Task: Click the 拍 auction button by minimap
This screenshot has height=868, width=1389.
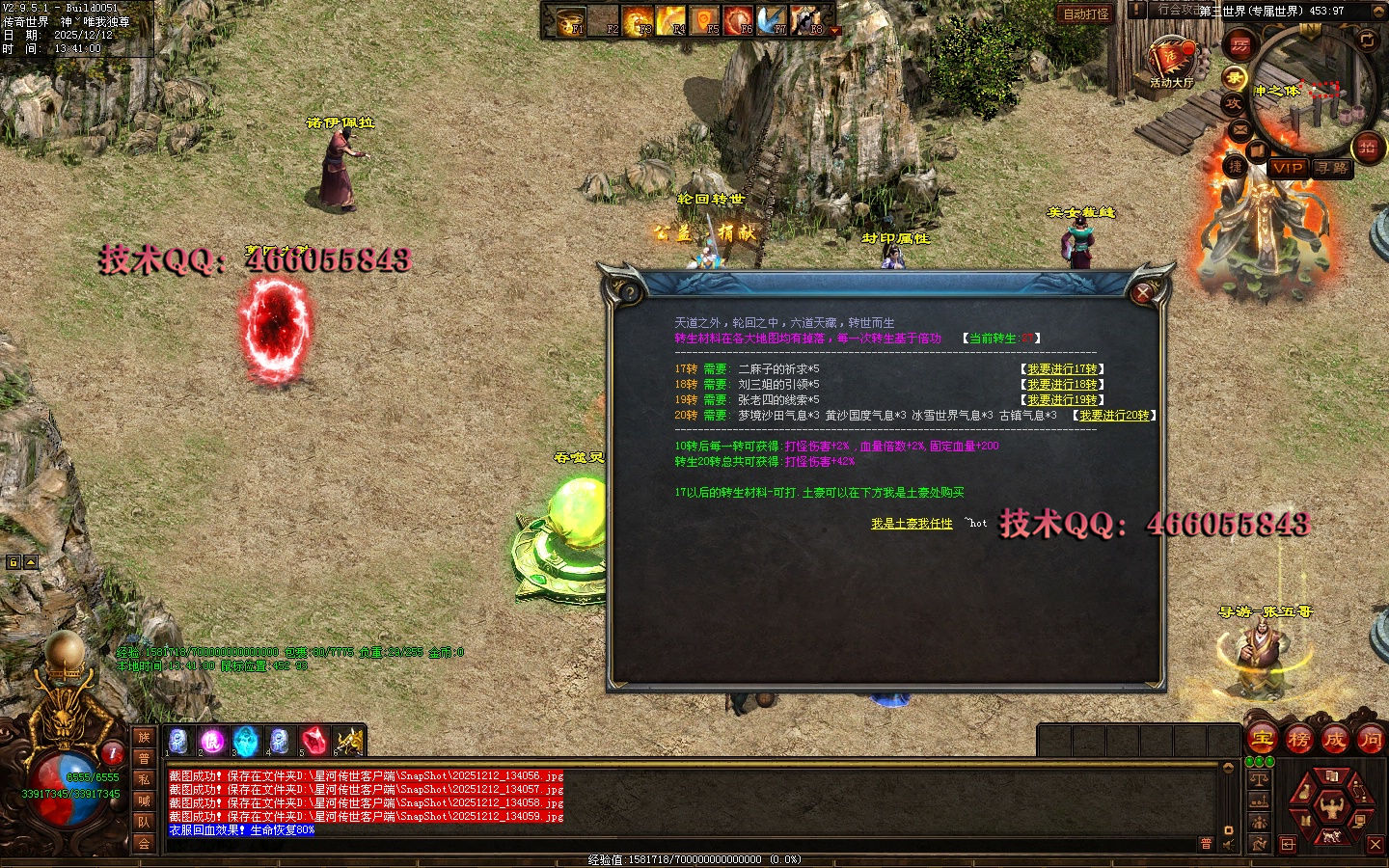Action: pyautogui.click(x=1367, y=147)
